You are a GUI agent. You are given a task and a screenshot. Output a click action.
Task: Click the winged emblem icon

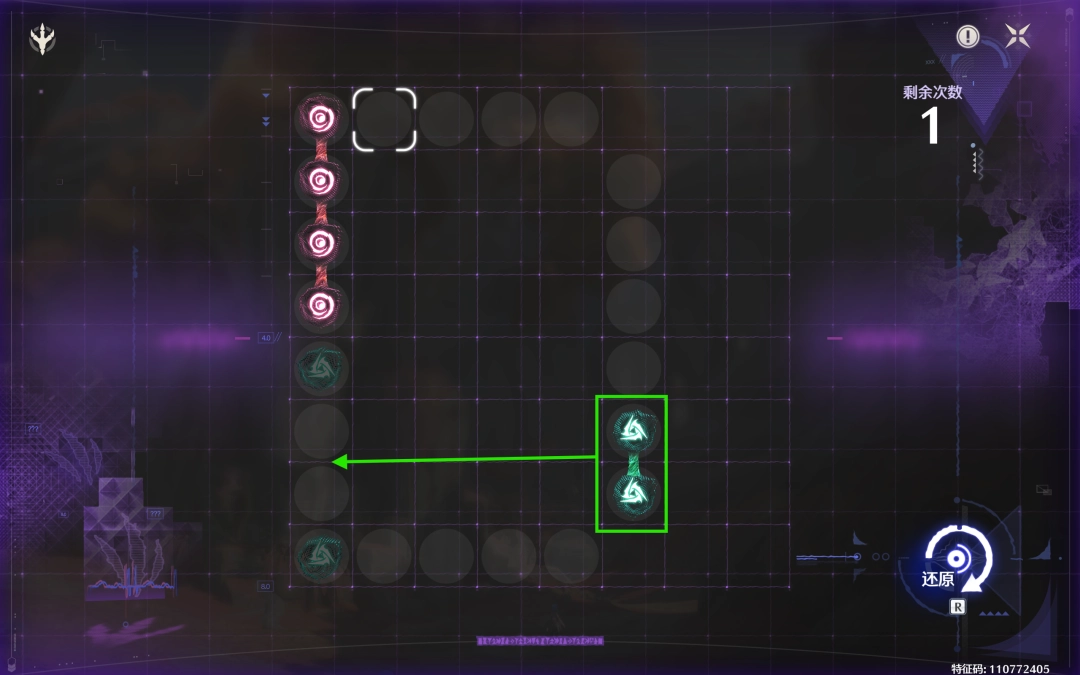[43, 39]
